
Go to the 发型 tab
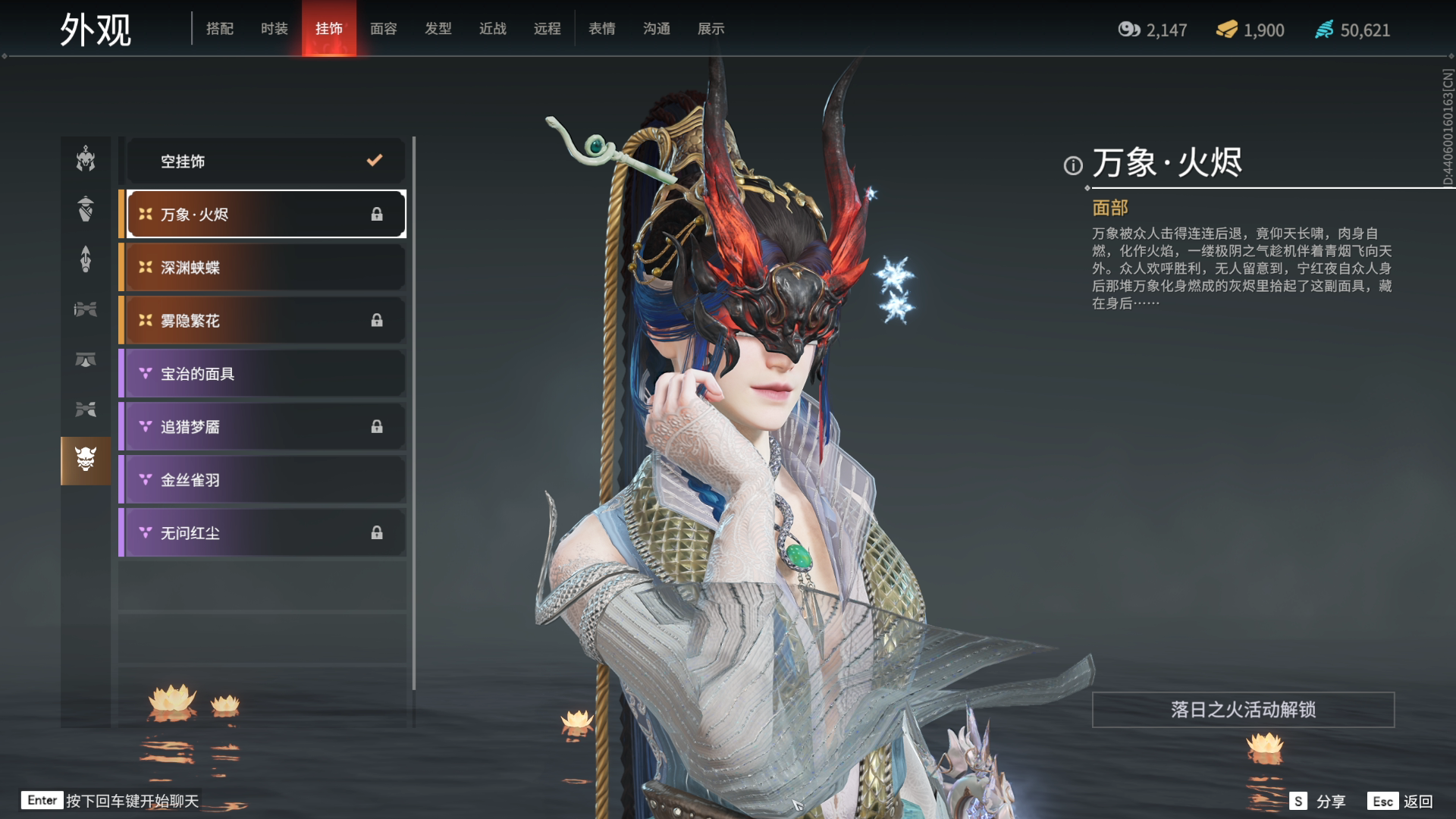click(x=438, y=29)
